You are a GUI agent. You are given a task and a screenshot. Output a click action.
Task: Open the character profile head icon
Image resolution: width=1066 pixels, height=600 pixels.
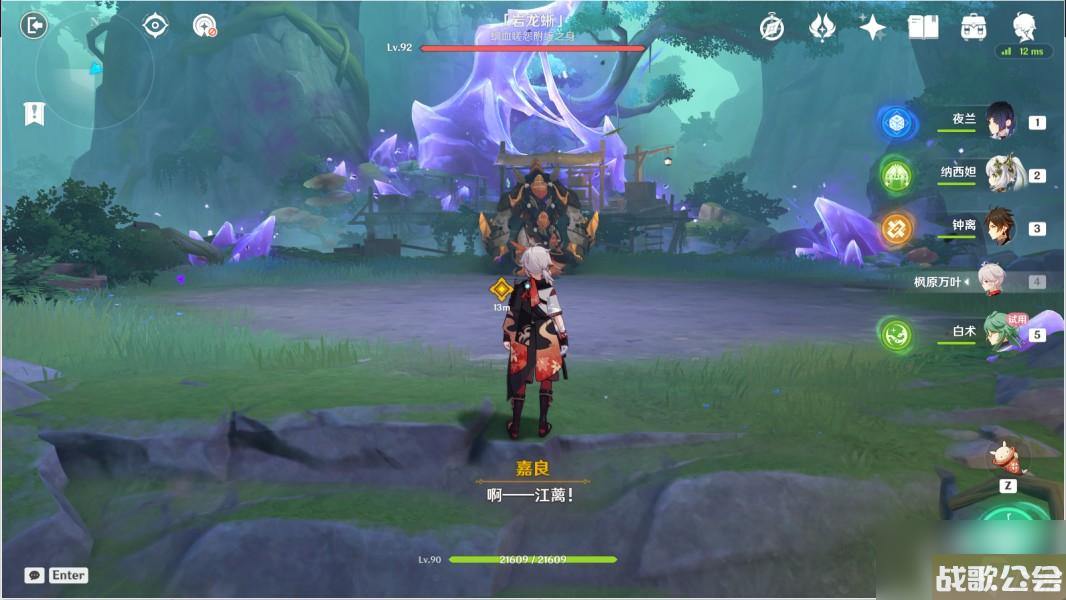1024,27
